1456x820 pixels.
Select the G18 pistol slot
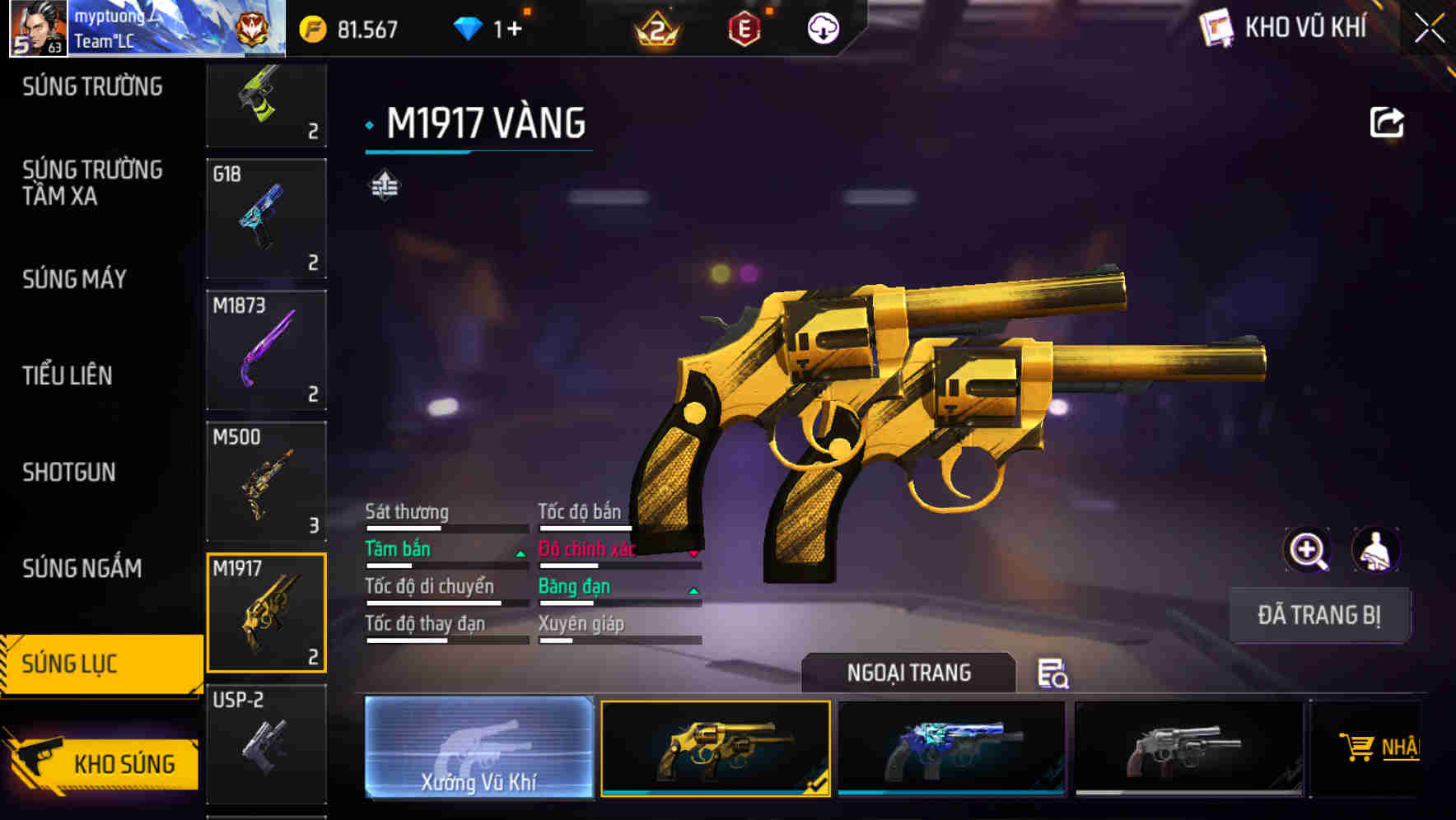coord(266,218)
